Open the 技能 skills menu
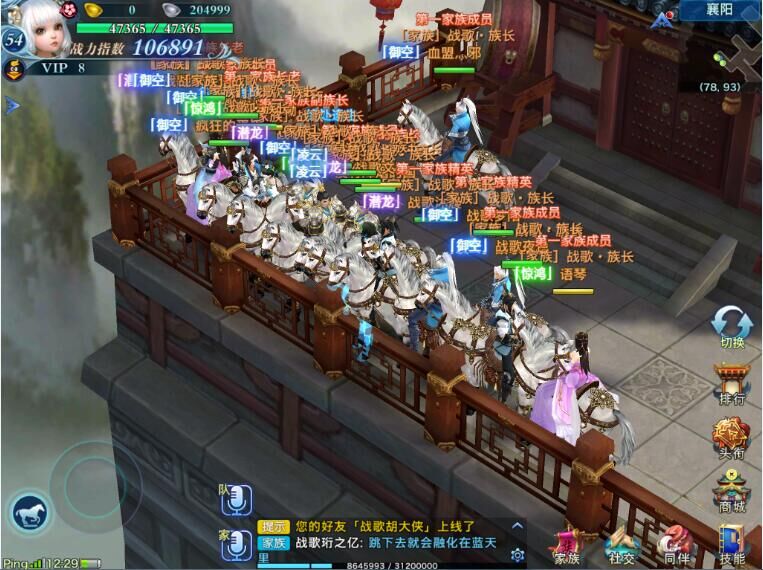 click(x=732, y=545)
